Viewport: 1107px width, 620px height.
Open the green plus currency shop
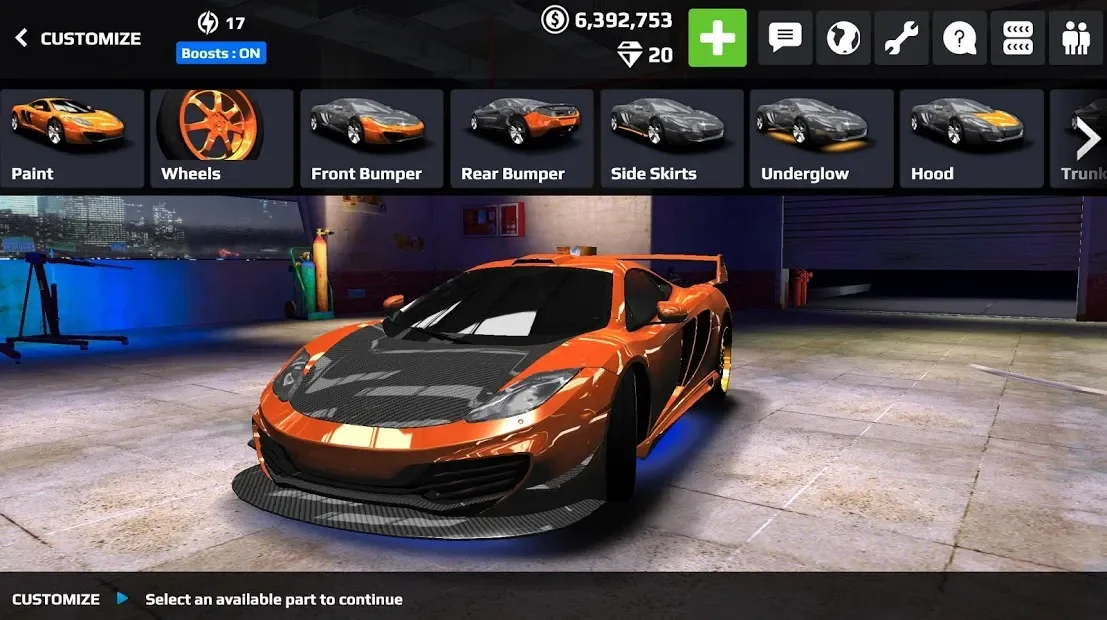pyautogui.click(x=717, y=38)
